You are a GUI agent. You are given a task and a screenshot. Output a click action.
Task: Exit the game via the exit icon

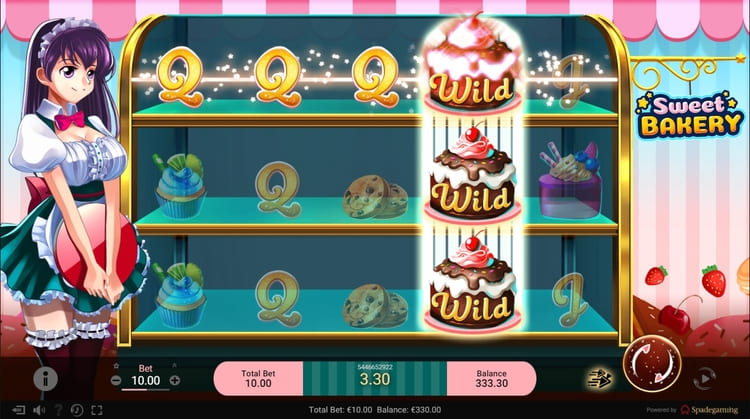(16, 410)
